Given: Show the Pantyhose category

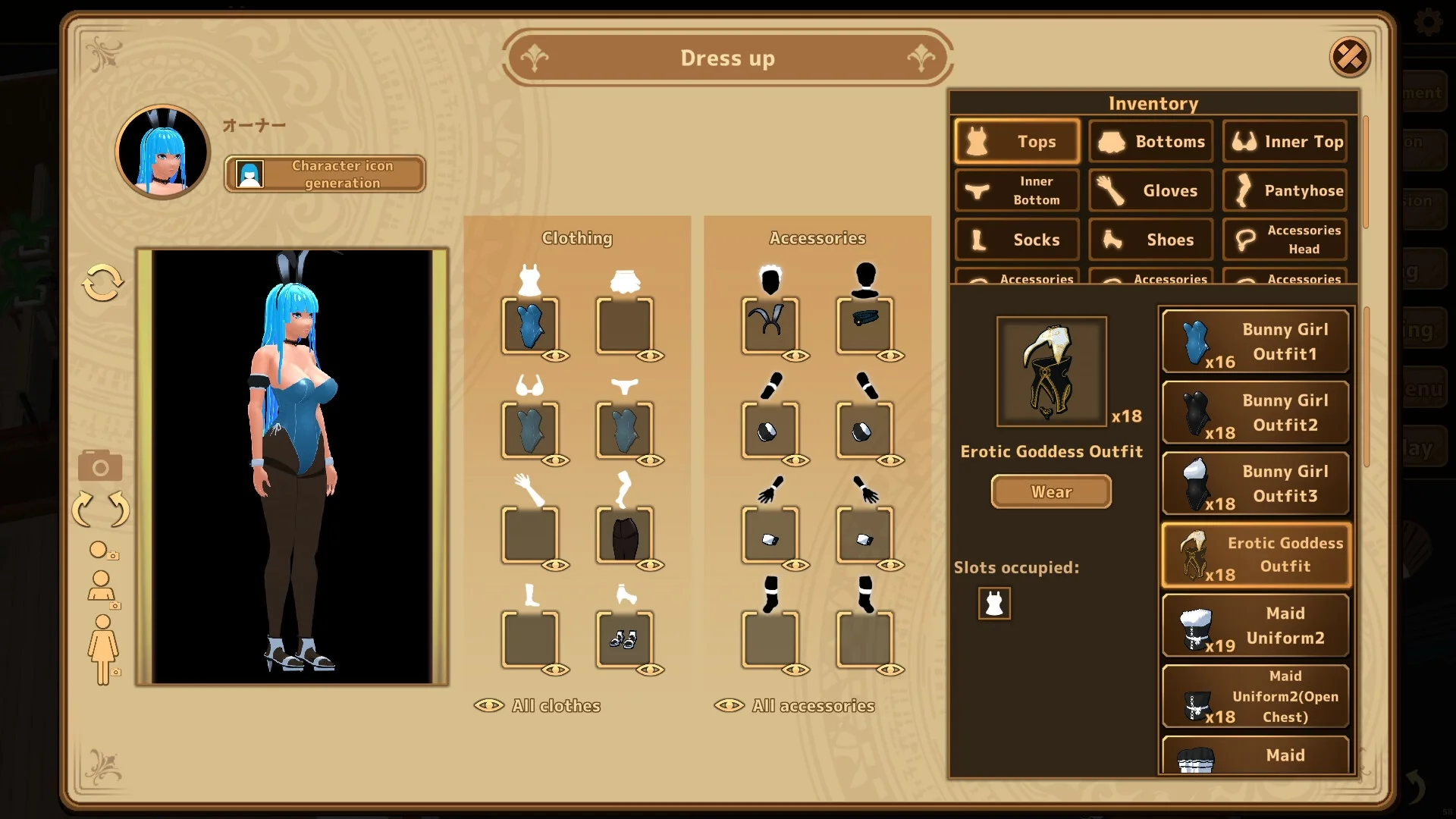Looking at the screenshot, I should (x=1285, y=190).
